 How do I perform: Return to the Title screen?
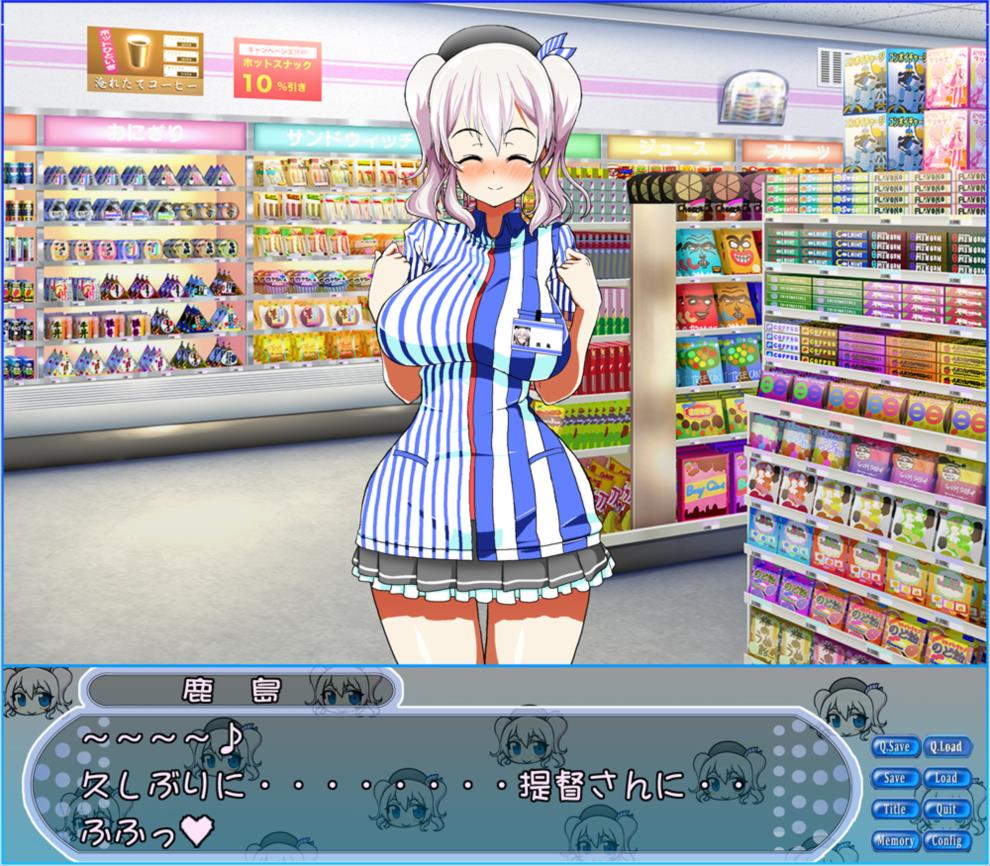coord(895,809)
